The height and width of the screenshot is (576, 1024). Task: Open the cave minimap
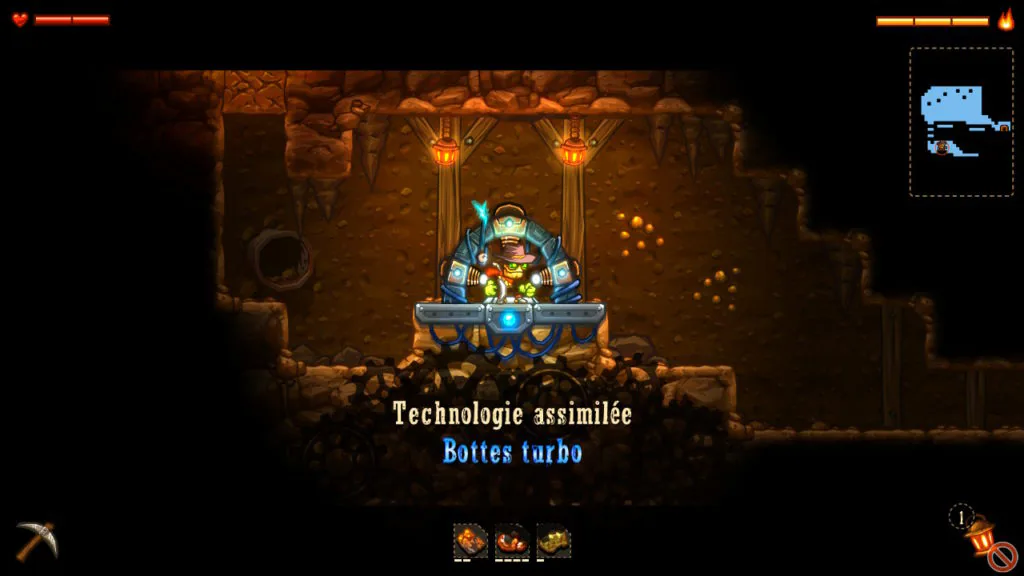click(961, 121)
